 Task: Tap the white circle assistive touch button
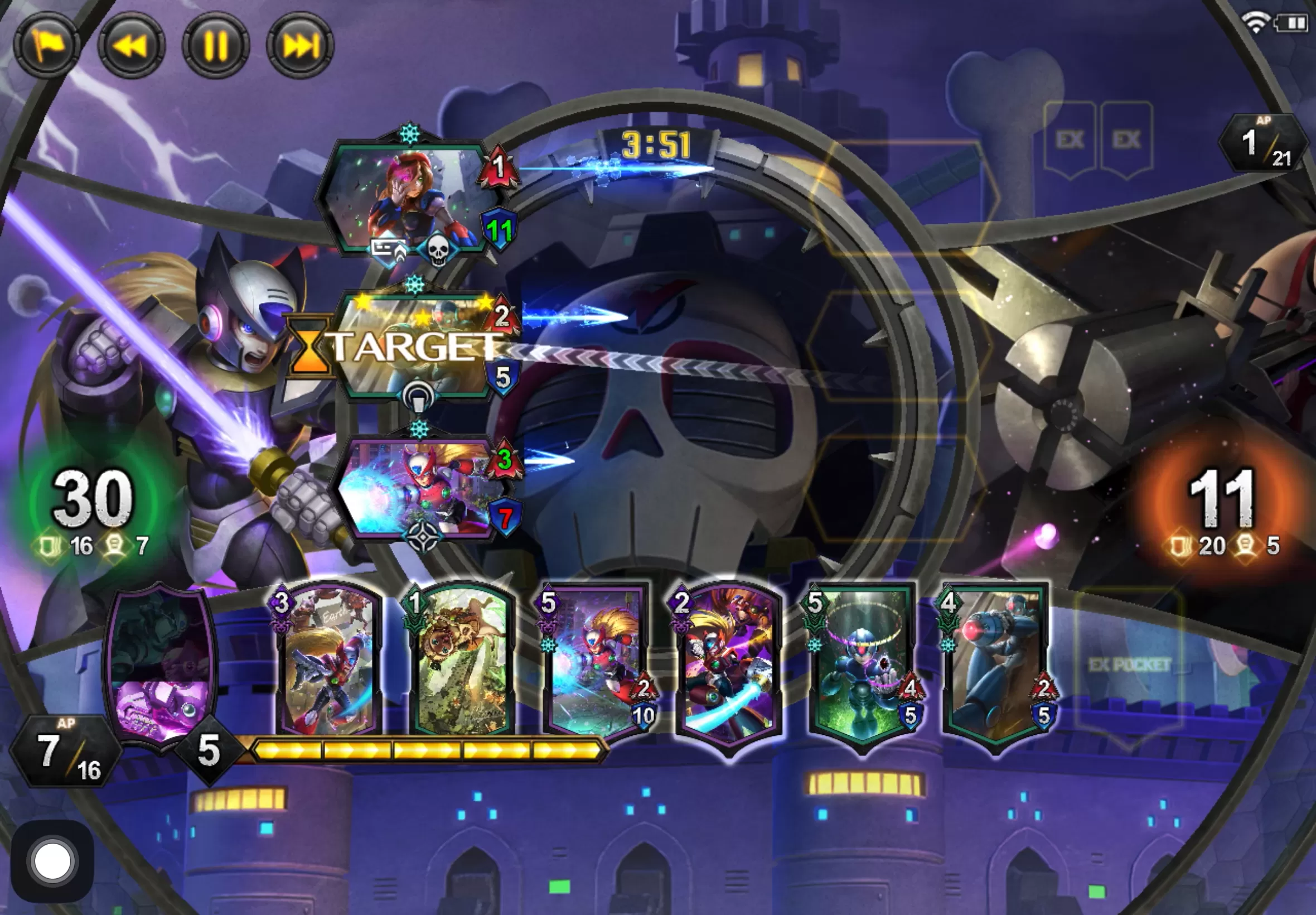(x=52, y=860)
